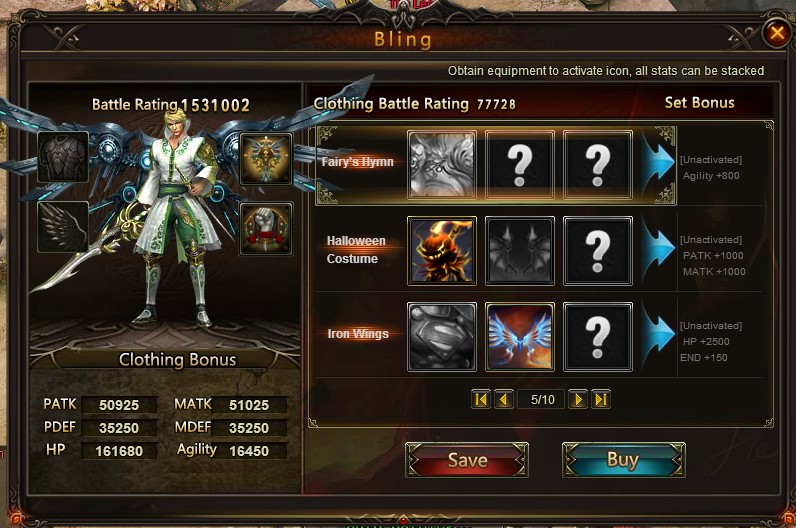
Task: Select the Fairy's Hymn set row
Action: coord(357,161)
